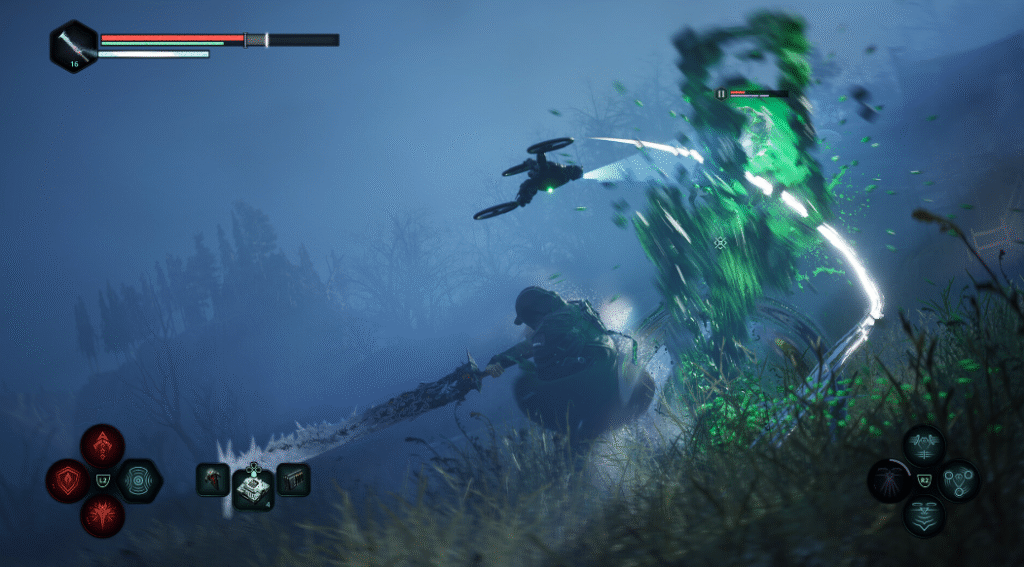Select the dimmed cooldown drone beam skill
This screenshot has width=1024, height=567.
tap(888, 481)
